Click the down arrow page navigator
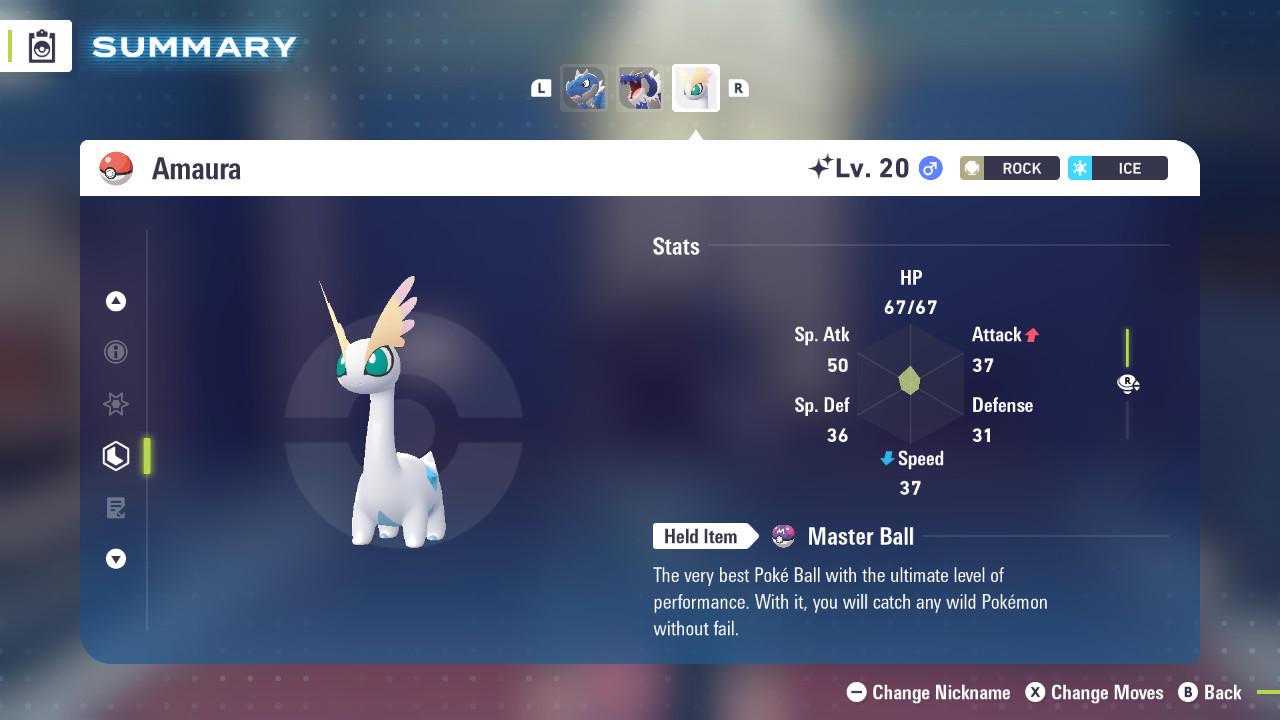Screen dimensions: 1280x720 (116, 559)
